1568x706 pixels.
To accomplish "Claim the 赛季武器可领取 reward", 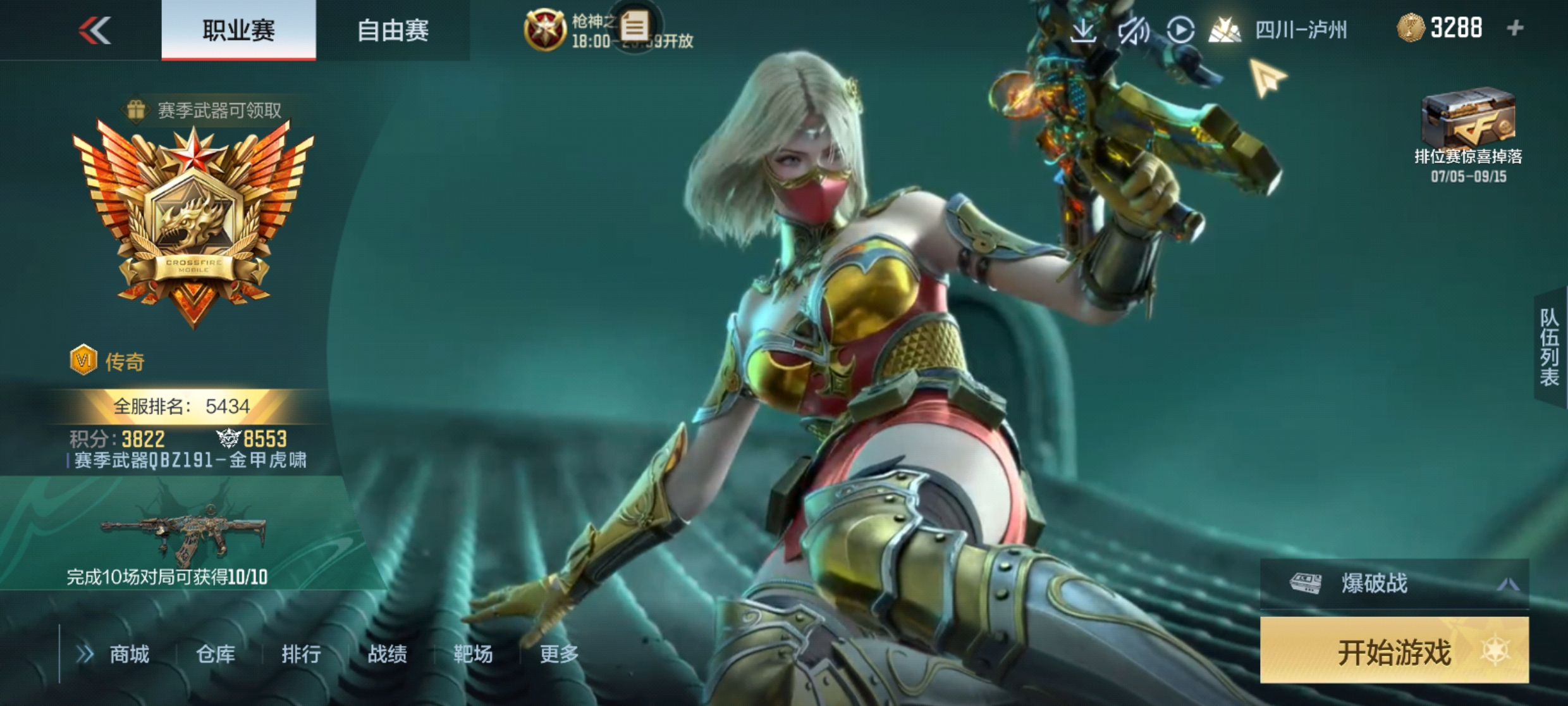I will point(204,111).
